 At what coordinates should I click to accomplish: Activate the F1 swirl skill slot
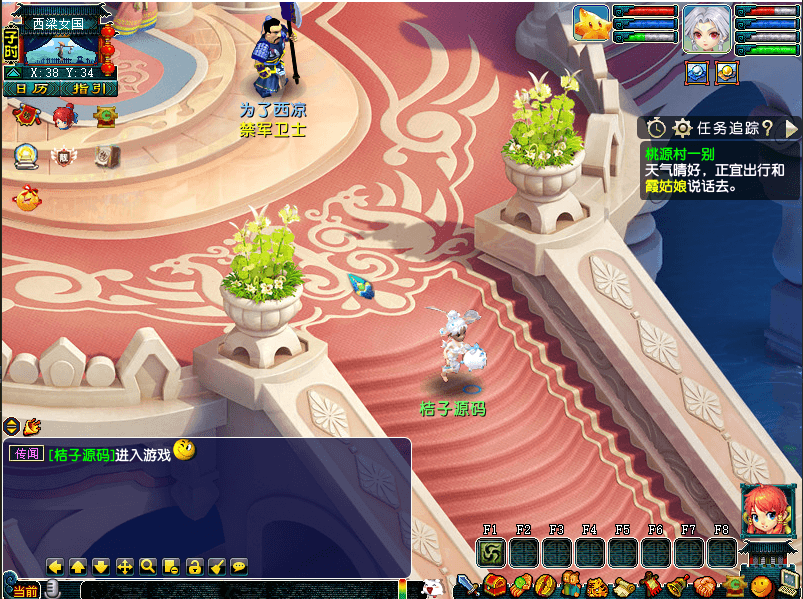[x=491, y=552]
